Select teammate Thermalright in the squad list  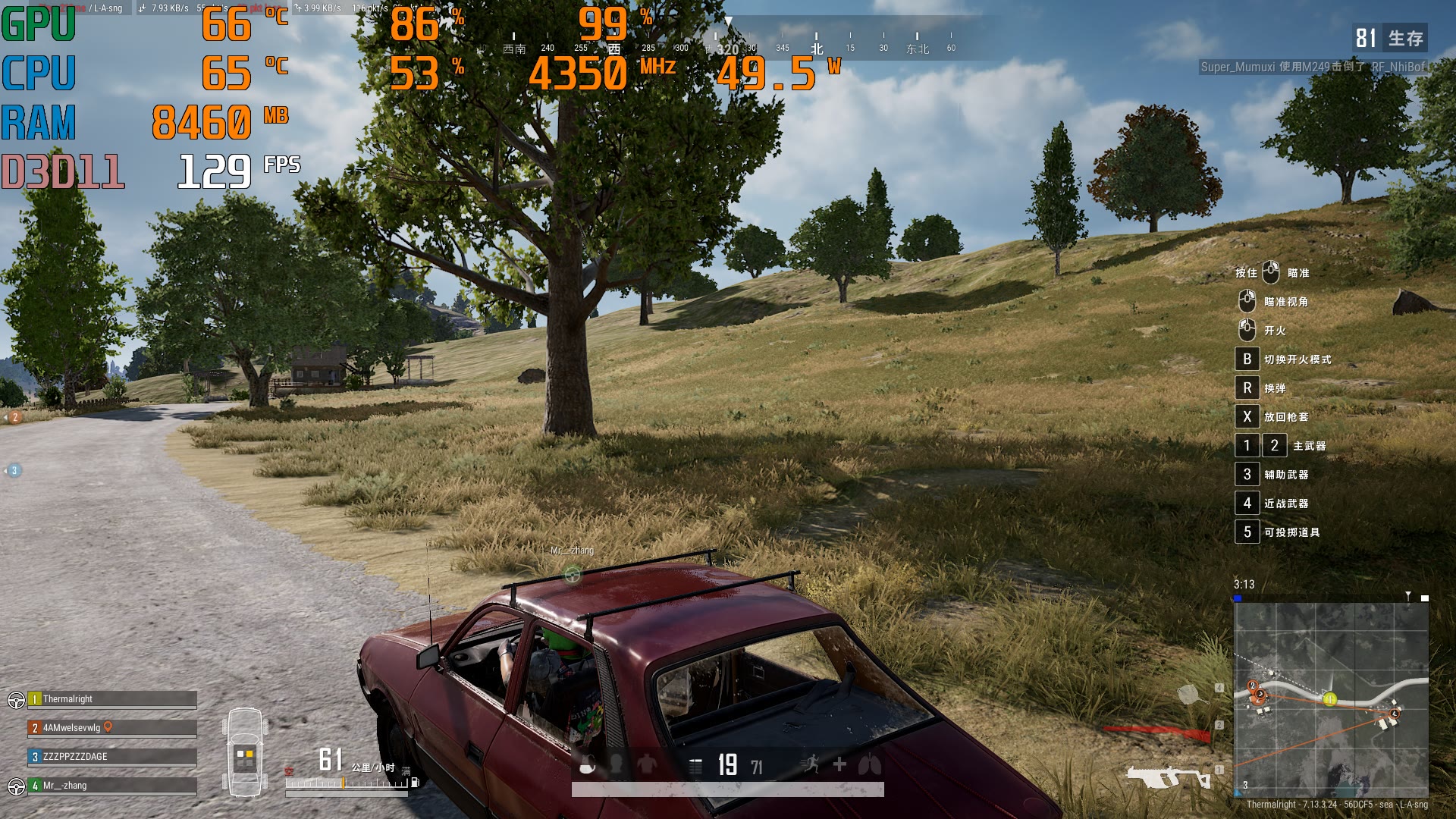tap(112, 699)
